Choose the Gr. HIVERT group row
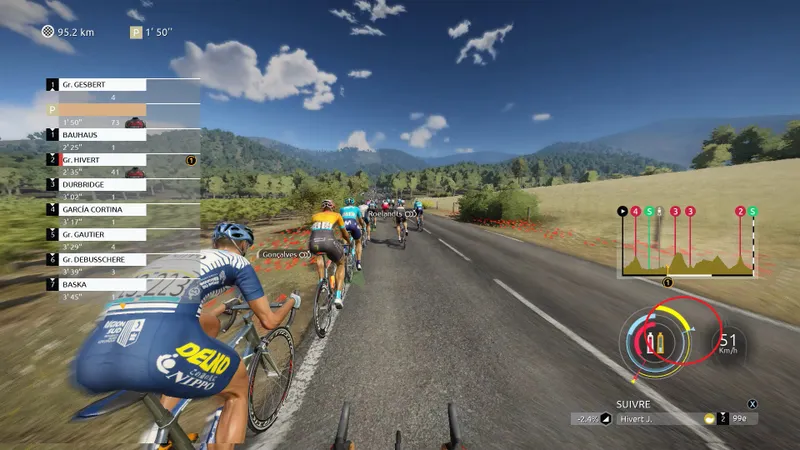Screen dimensions: 800x450 coord(100,159)
